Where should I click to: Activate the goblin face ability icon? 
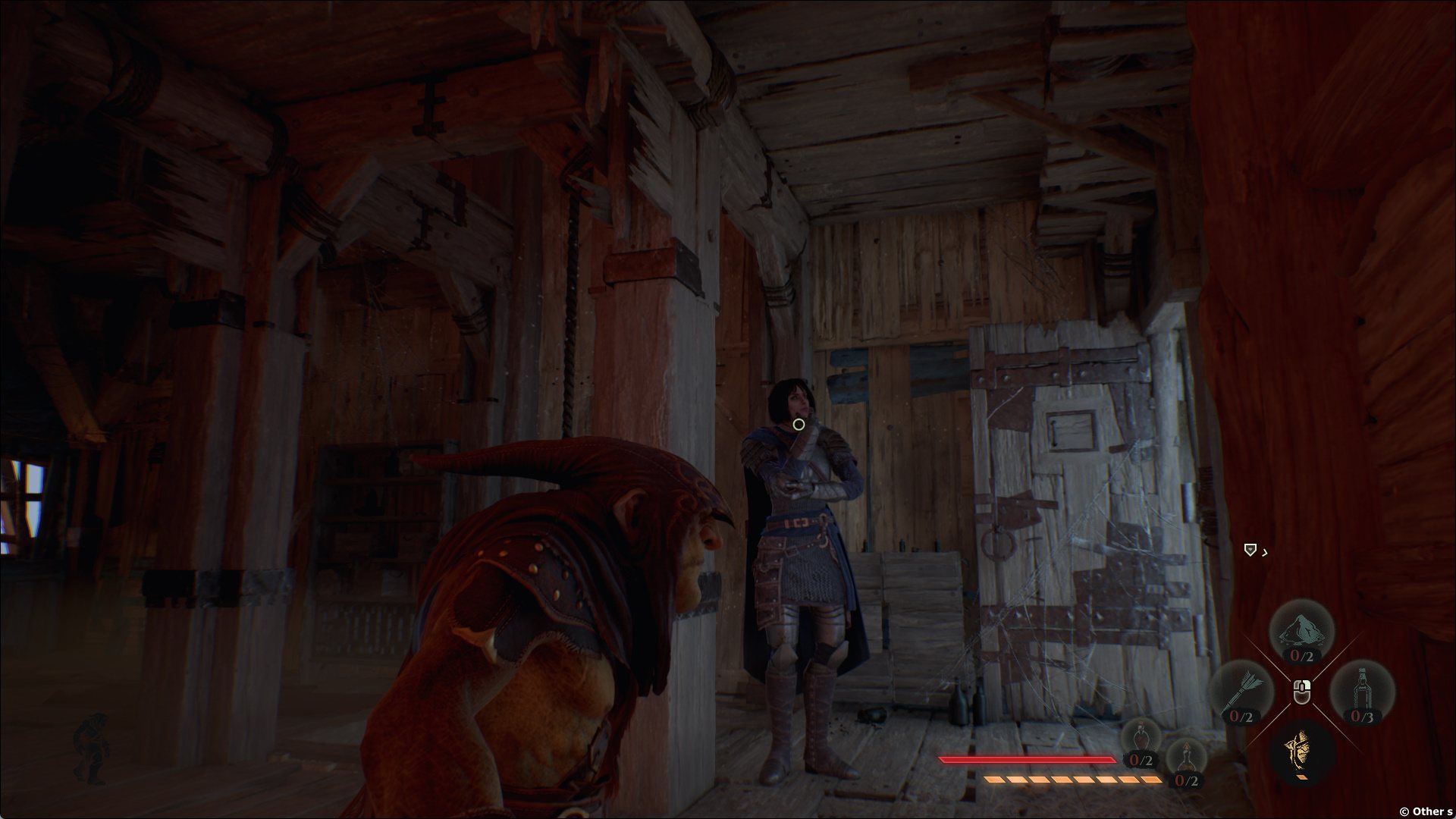point(1301,751)
